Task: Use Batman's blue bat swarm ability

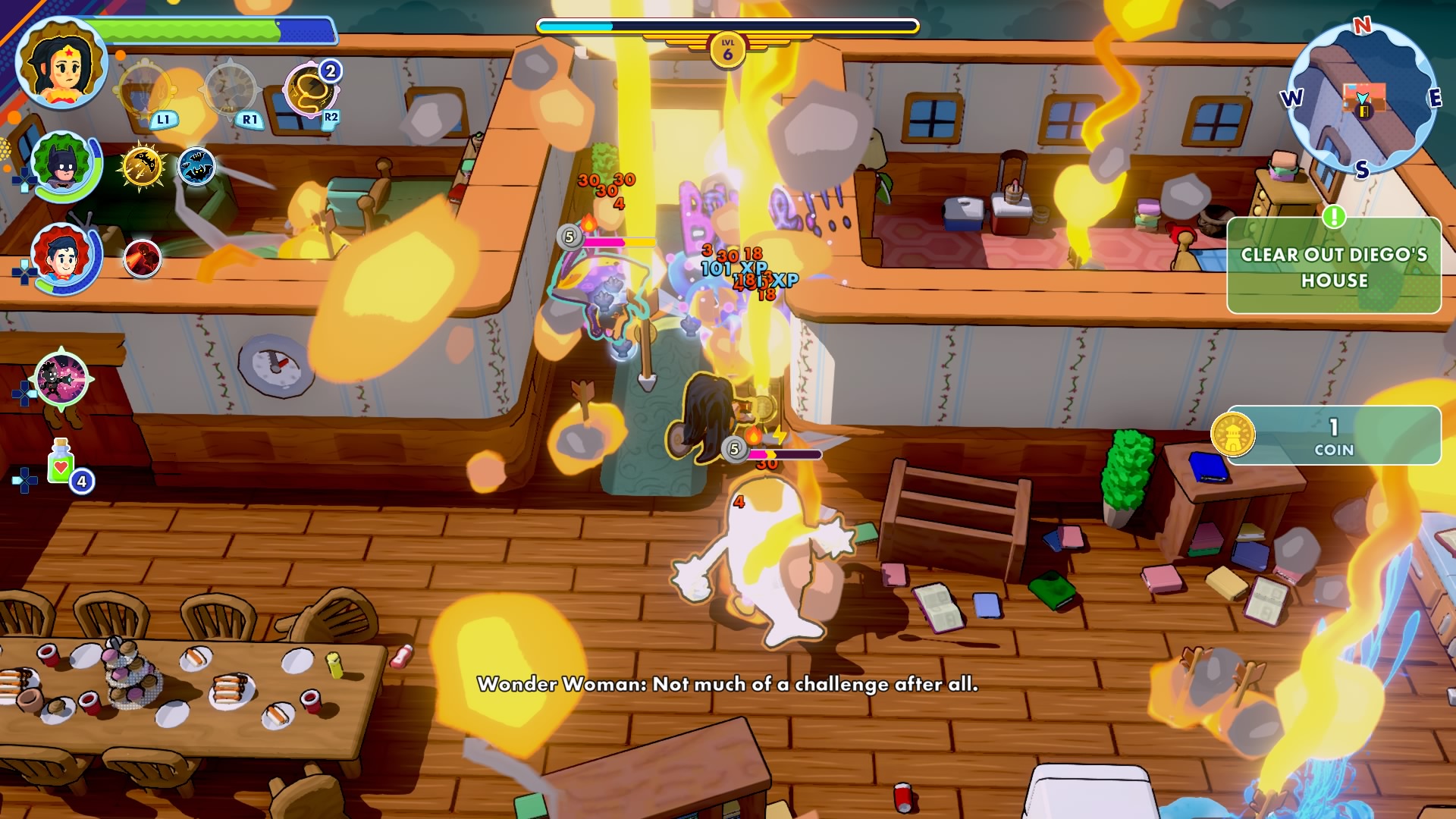Action: [196, 166]
